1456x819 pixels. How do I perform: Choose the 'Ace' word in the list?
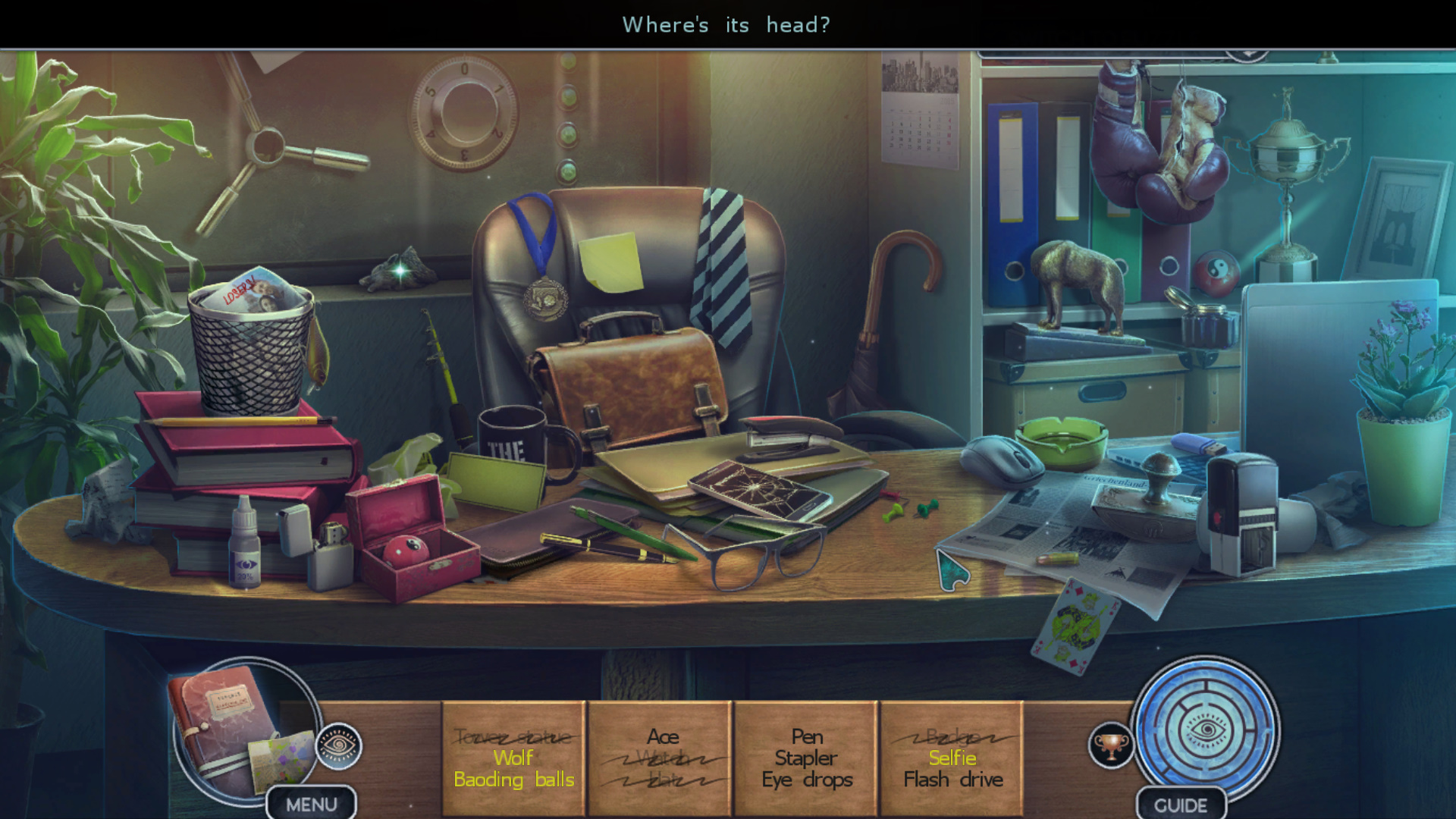[662, 736]
